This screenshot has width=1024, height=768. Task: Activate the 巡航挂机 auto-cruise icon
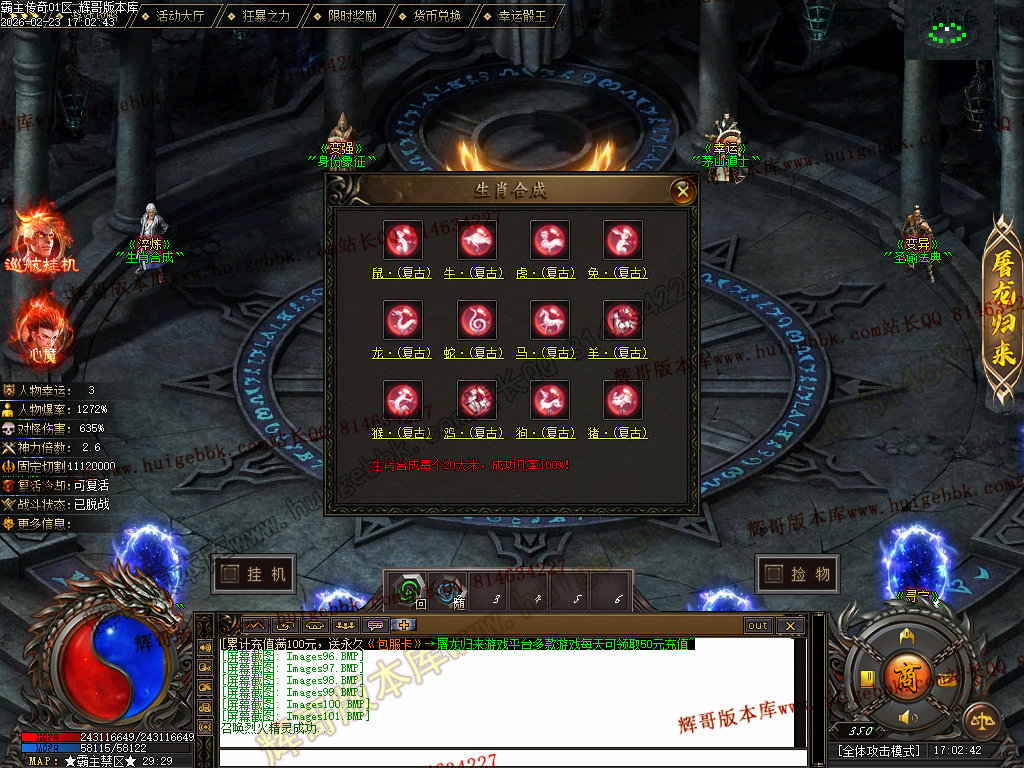pyautogui.click(x=40, y=238)
